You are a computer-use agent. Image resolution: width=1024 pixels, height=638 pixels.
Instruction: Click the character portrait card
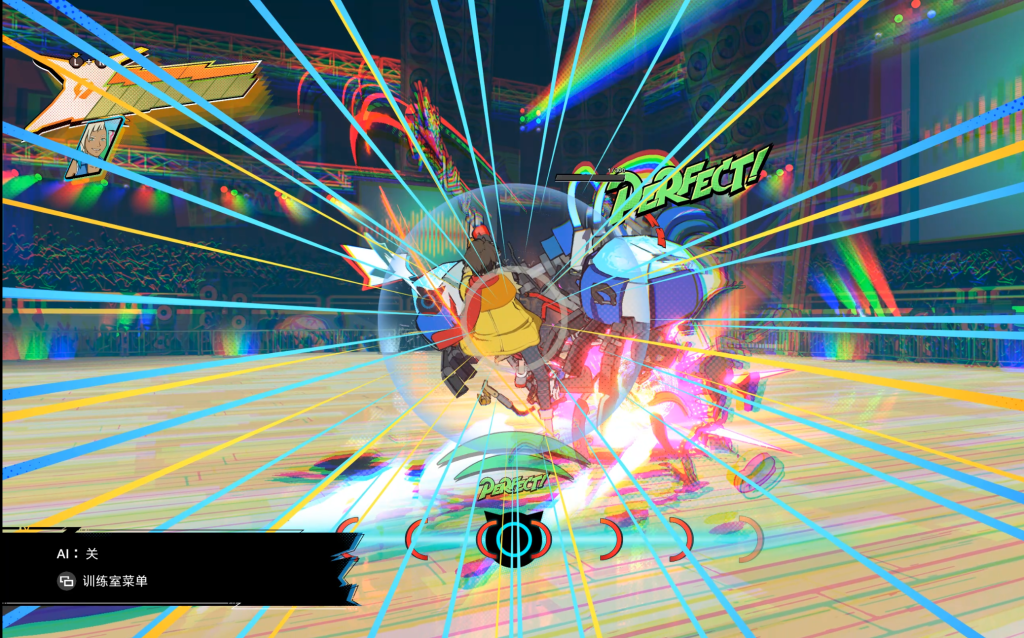click(94, 148)
